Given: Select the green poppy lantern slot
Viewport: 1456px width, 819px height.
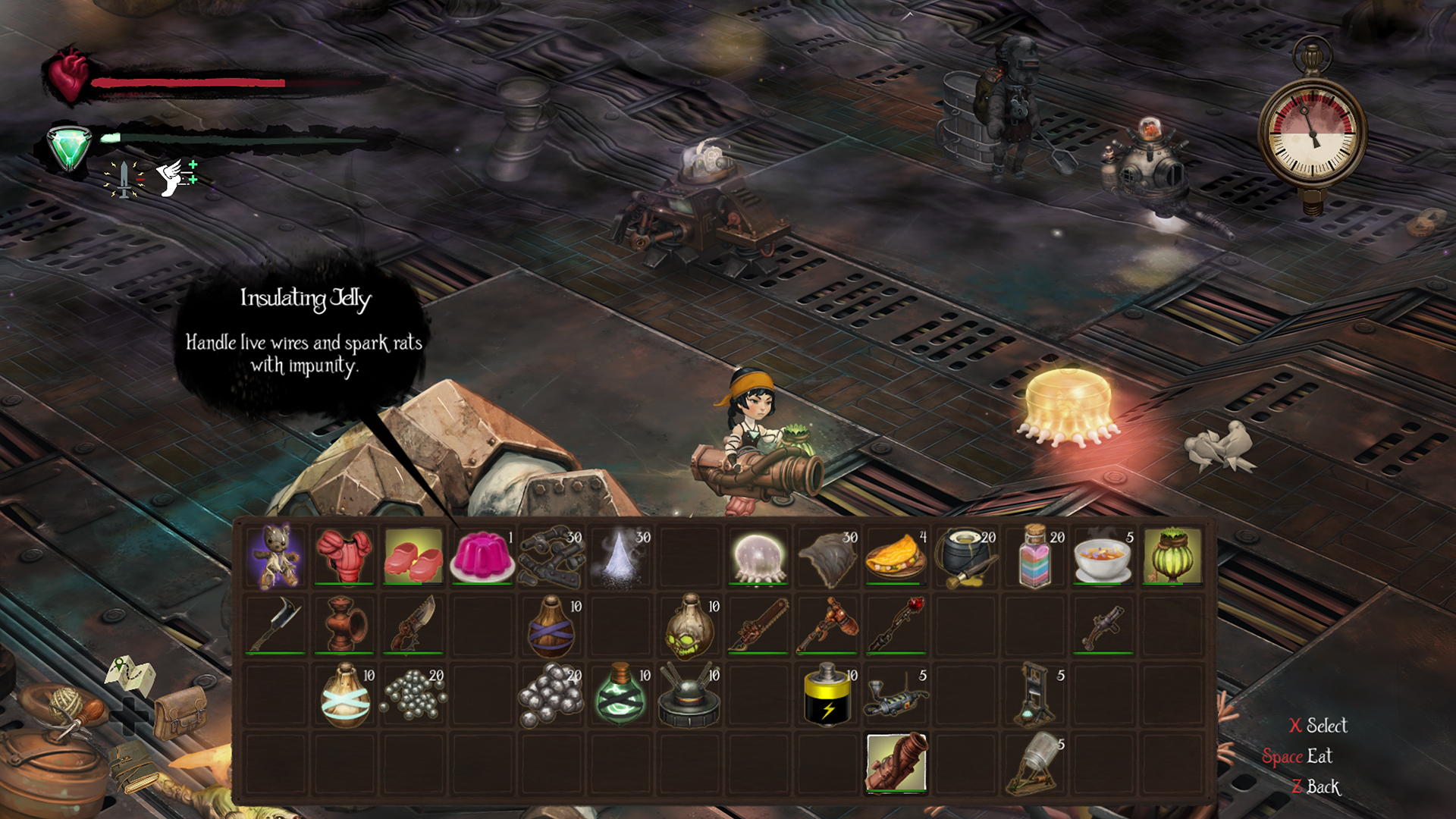Looking at the screenshot, I should [x=1172, y=557].
